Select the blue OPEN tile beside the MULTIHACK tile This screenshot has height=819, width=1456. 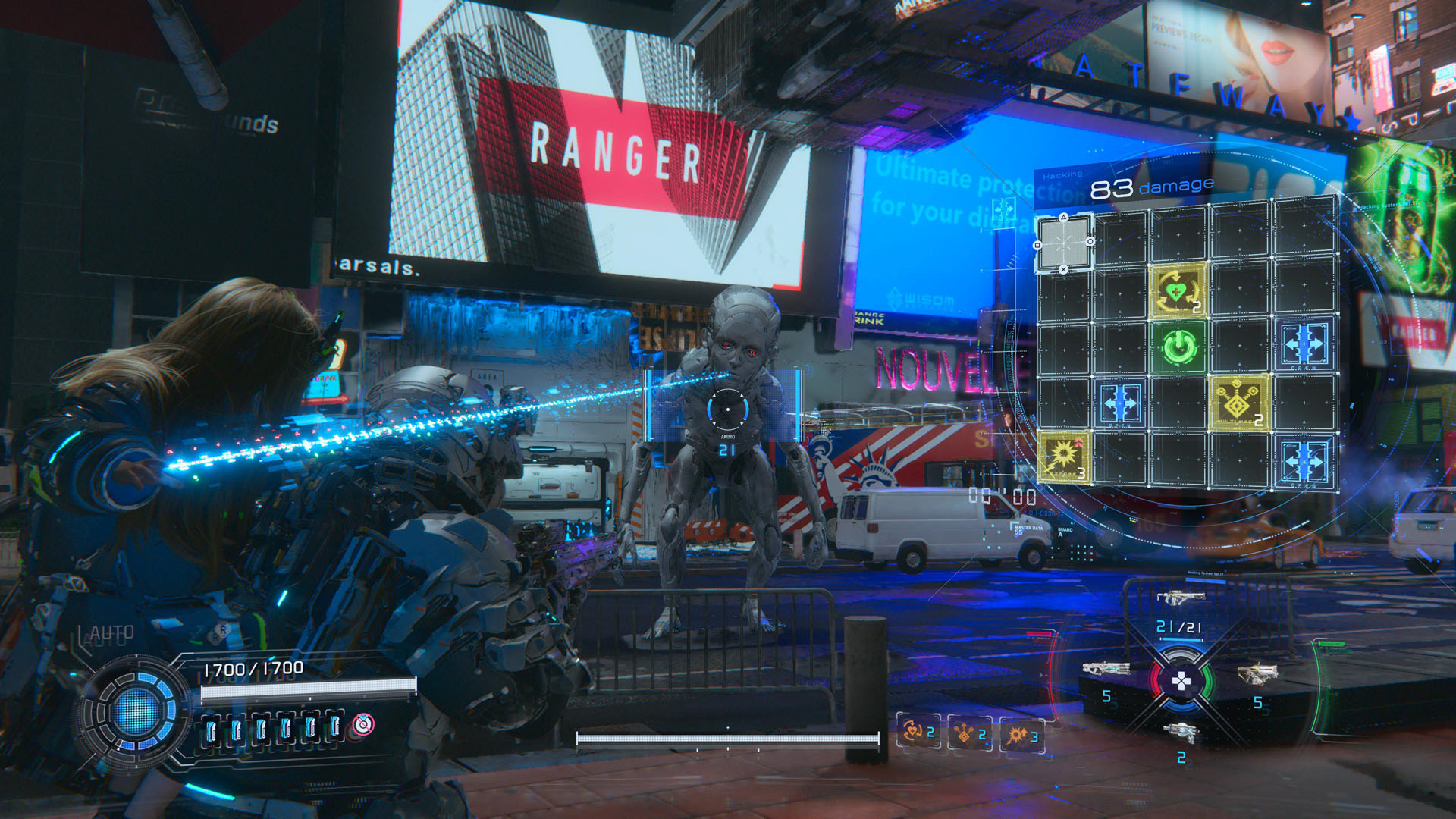pyautogui.click(x=1119, y=403)
